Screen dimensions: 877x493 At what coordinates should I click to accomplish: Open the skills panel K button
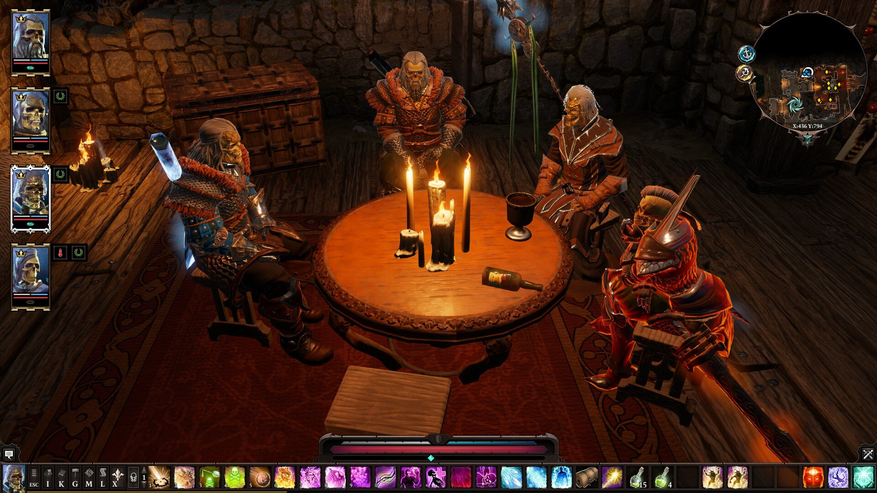(61, 478)
